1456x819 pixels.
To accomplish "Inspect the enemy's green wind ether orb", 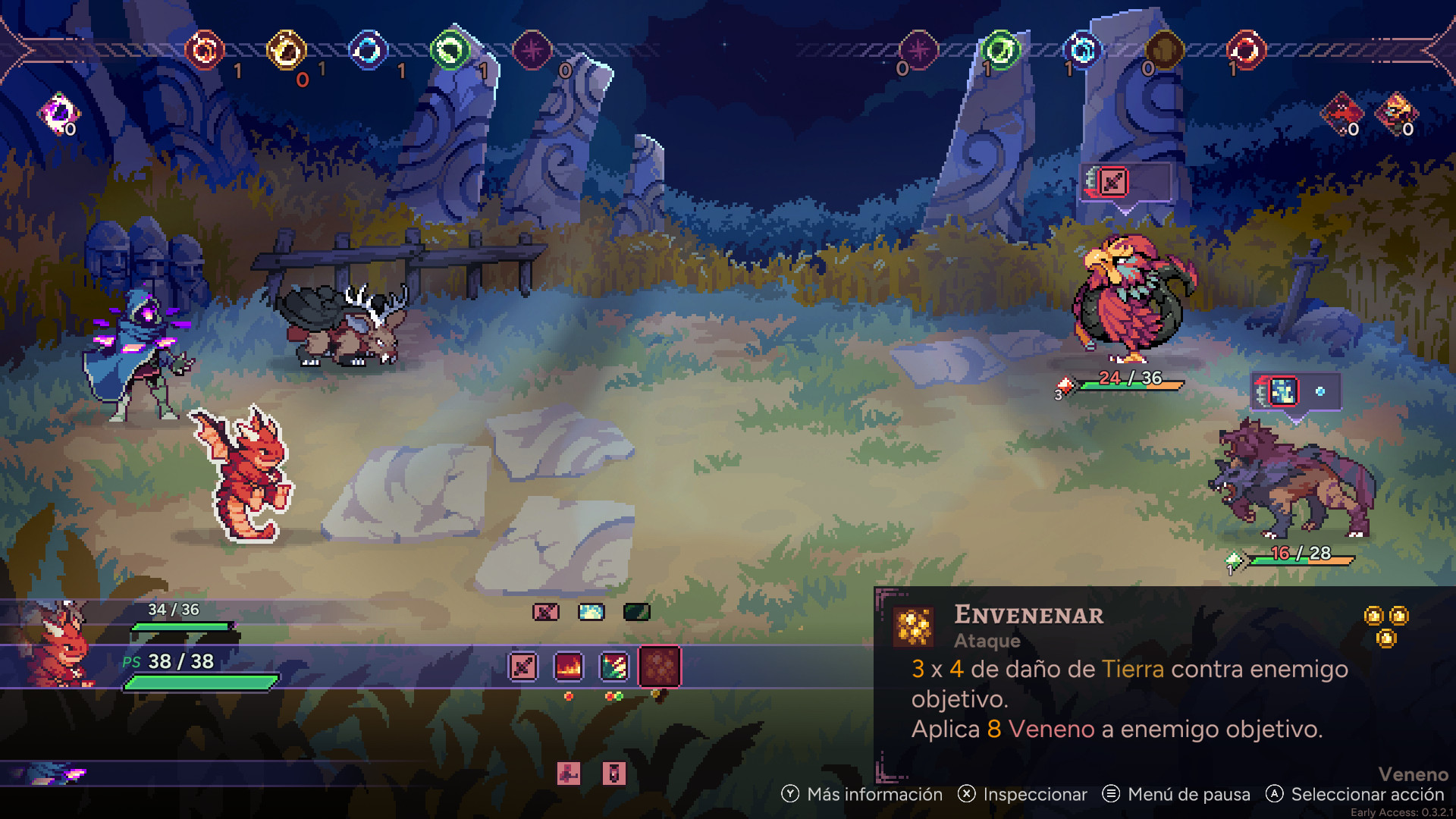I will (1000, 51).
